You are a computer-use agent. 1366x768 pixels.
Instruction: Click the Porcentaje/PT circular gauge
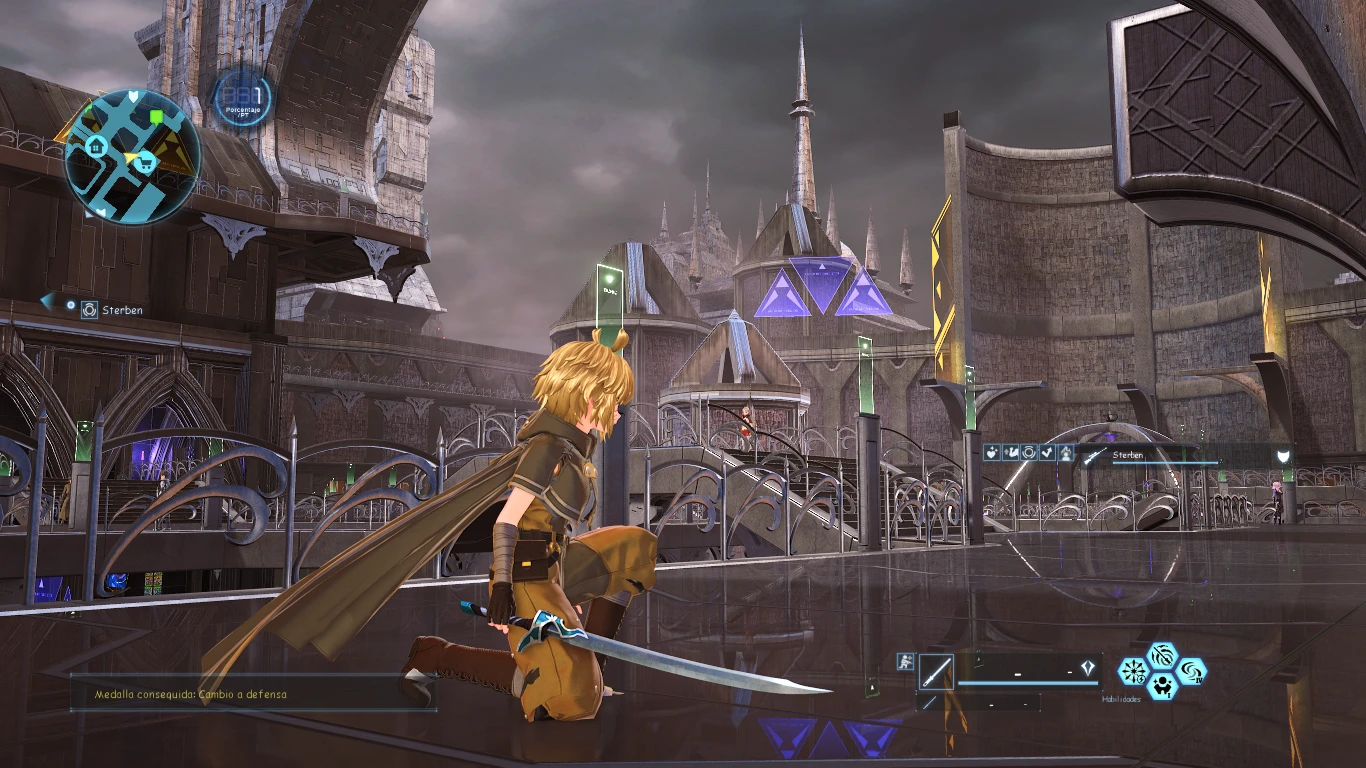point(242,98)
